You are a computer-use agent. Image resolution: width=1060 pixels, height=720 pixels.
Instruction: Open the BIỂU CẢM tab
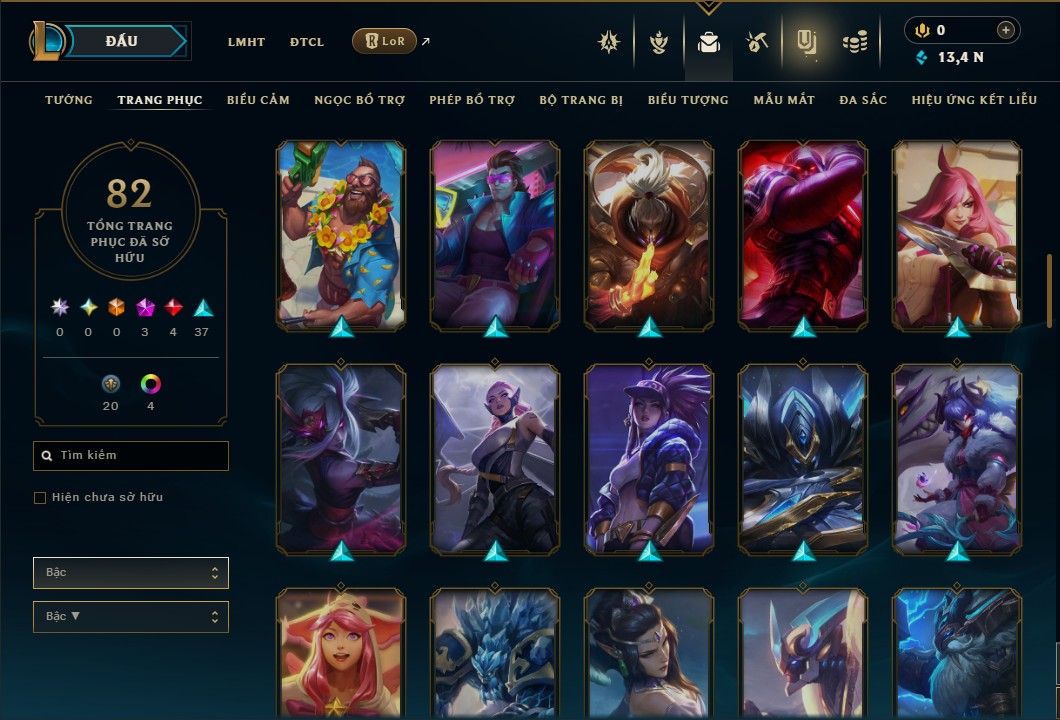click(258, 100)
